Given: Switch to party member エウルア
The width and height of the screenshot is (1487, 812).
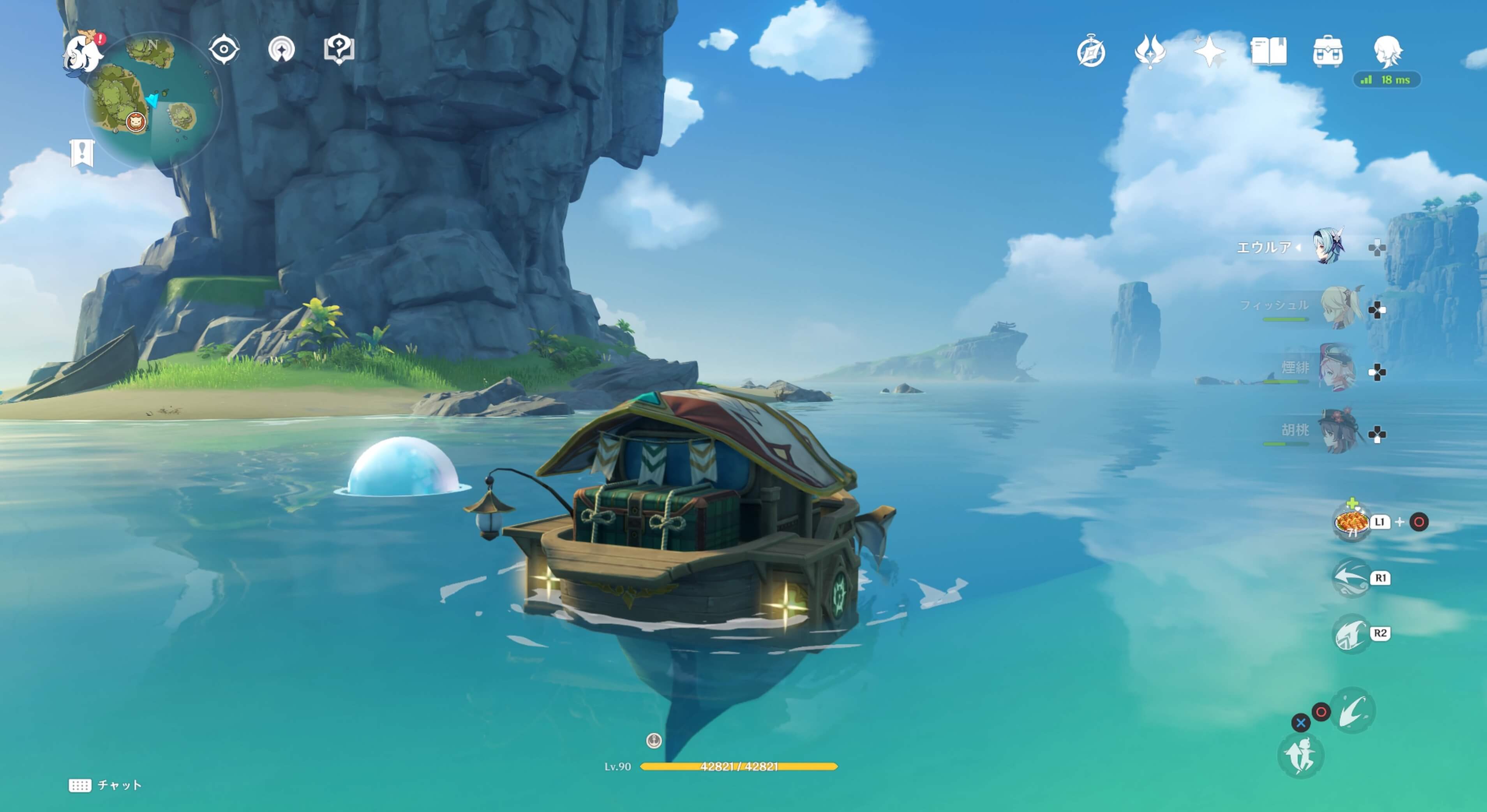Looking at the screenshot, I should [x=1329, y=247].
